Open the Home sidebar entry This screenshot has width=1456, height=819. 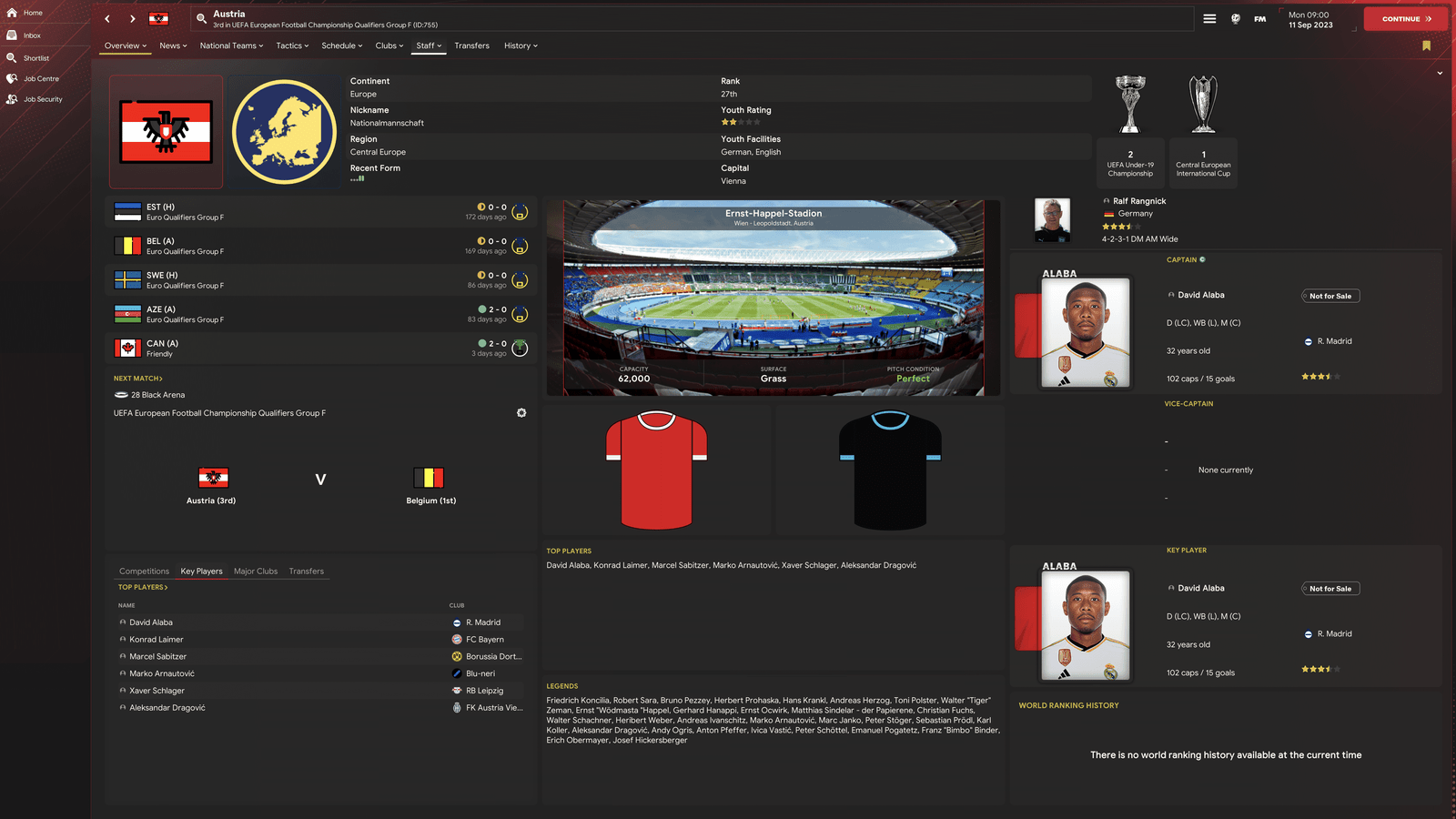[x=33, y=13]
